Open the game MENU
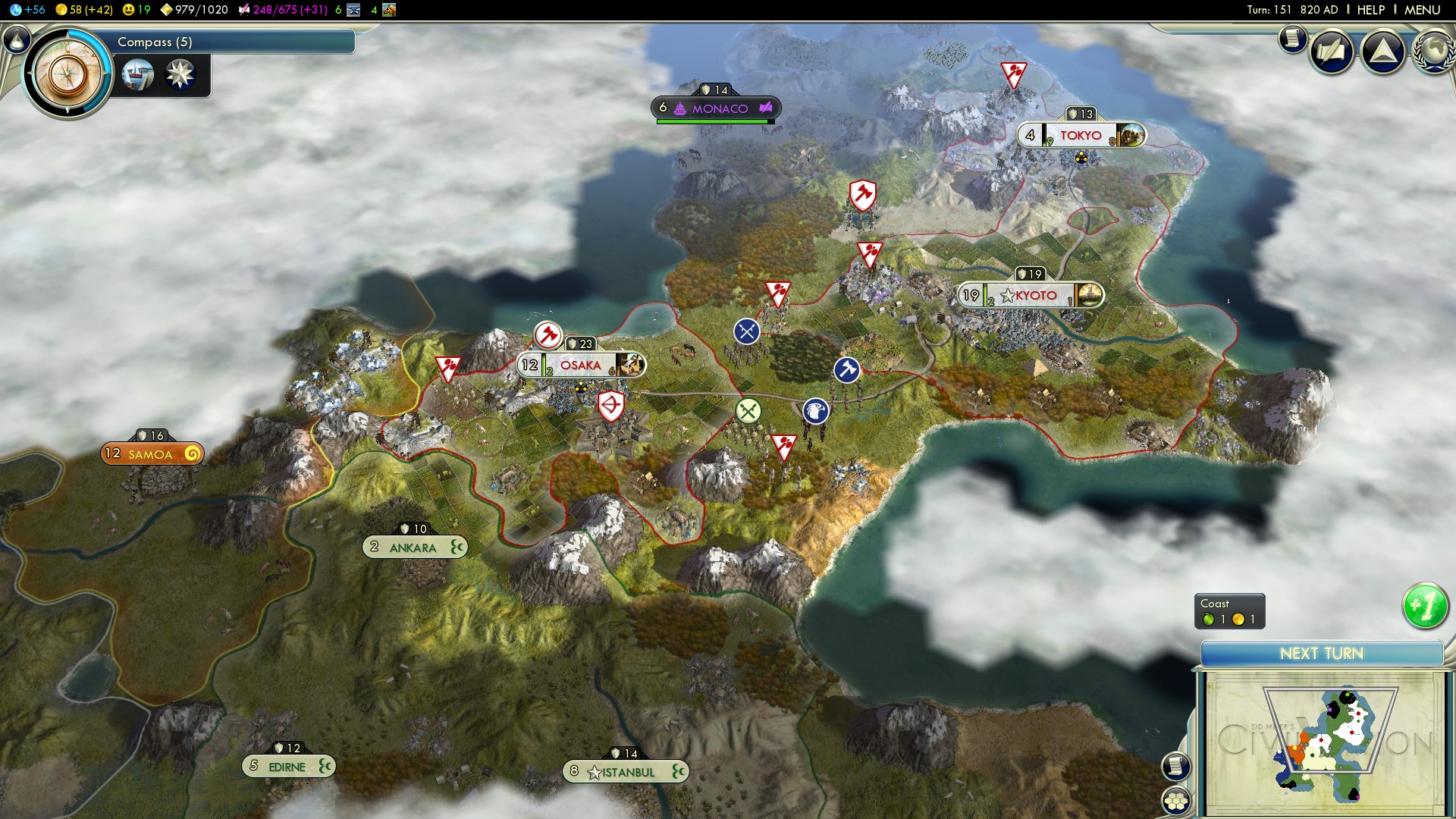Screen dimensions: 1456x819 tap(1422, 10)
